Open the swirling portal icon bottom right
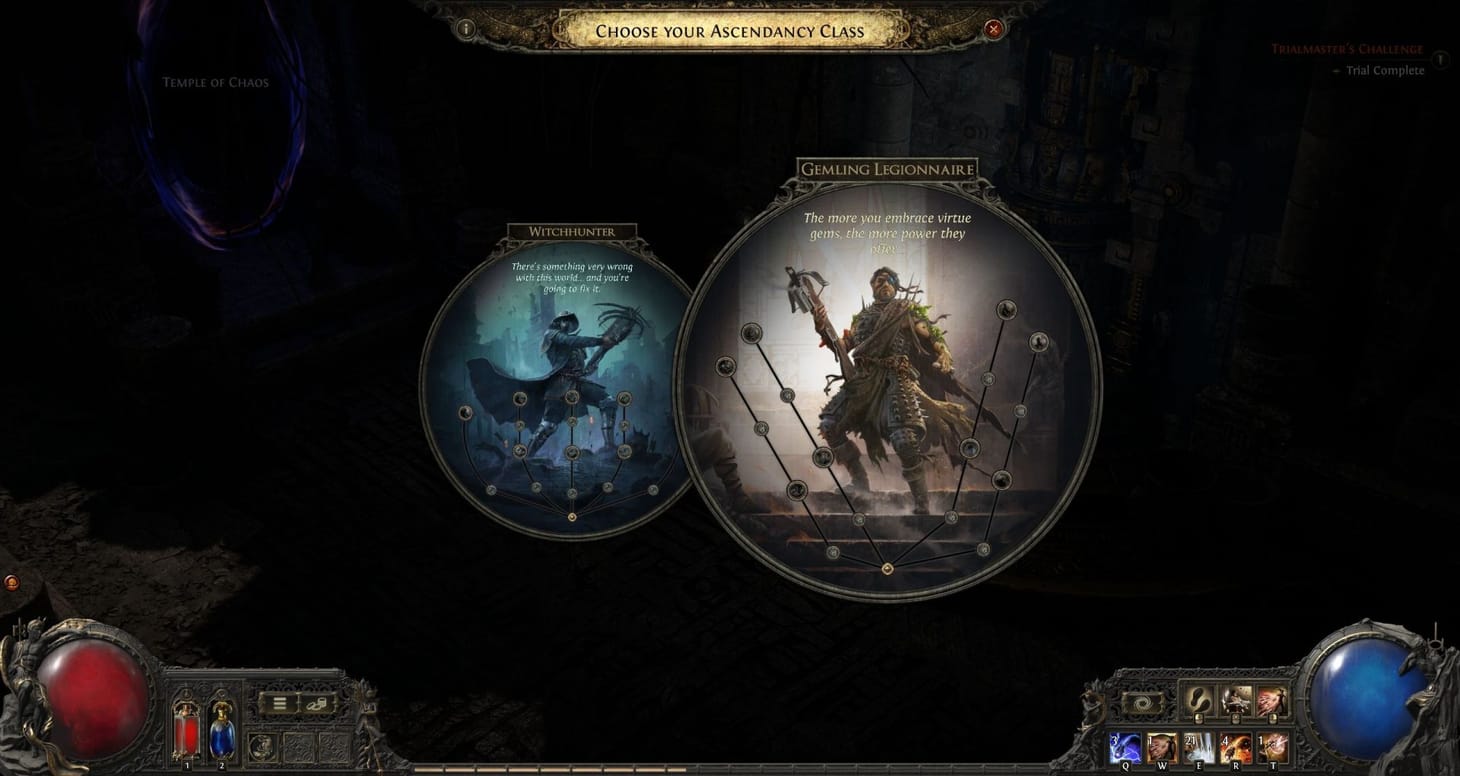 1144,702
